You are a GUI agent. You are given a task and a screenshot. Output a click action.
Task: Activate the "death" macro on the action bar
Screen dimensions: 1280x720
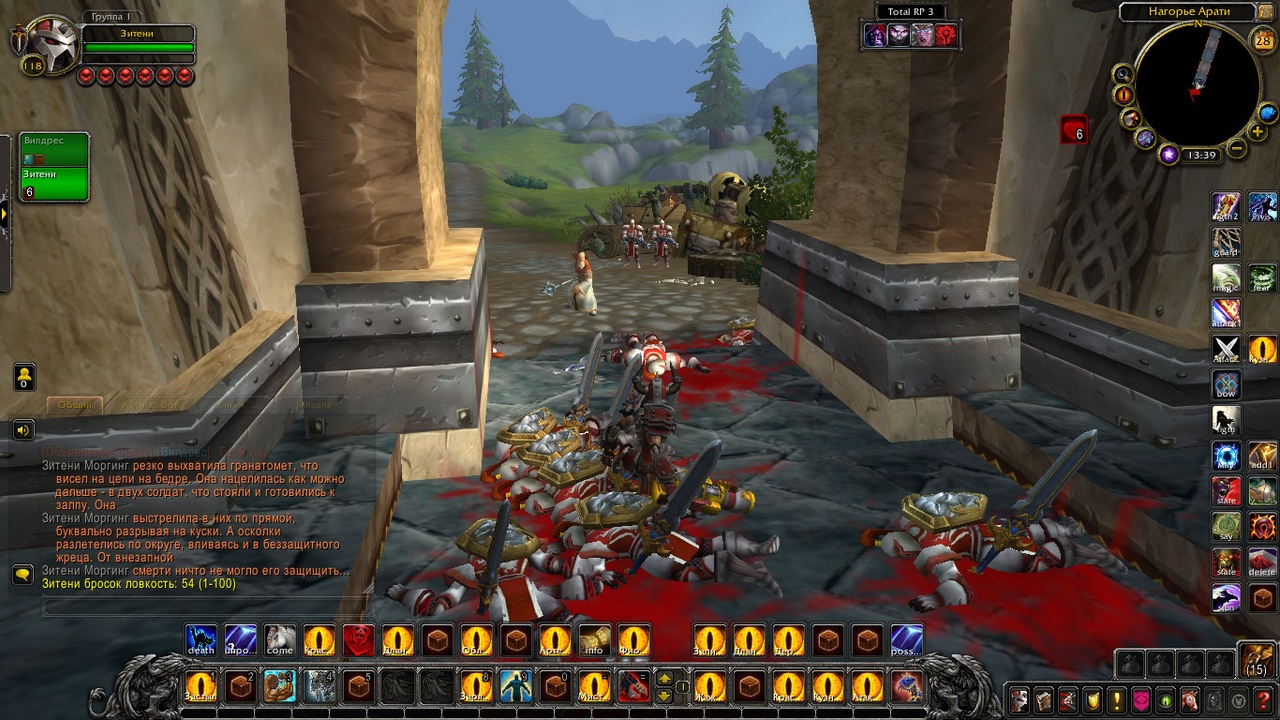click(x=201, y=640)
